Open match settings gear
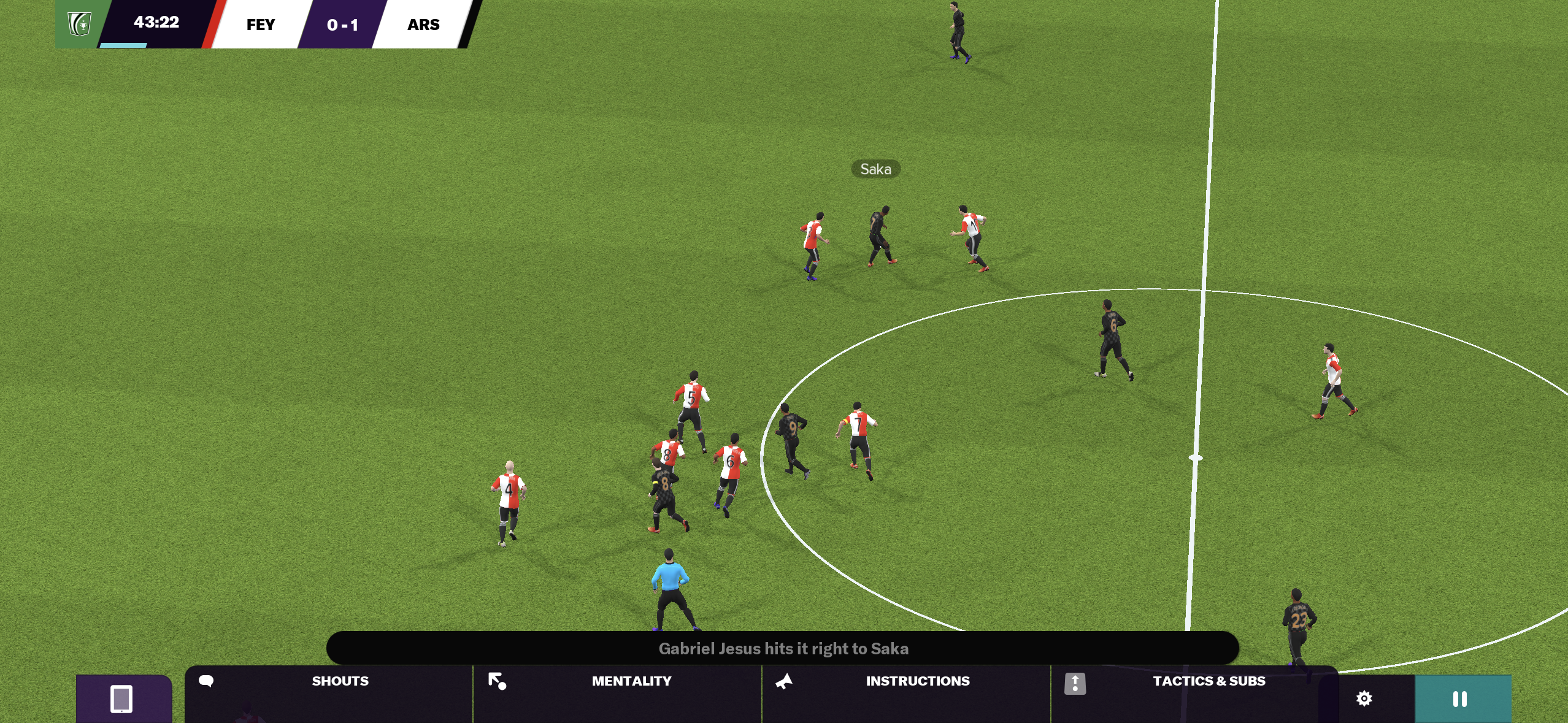 point(1364,698)
